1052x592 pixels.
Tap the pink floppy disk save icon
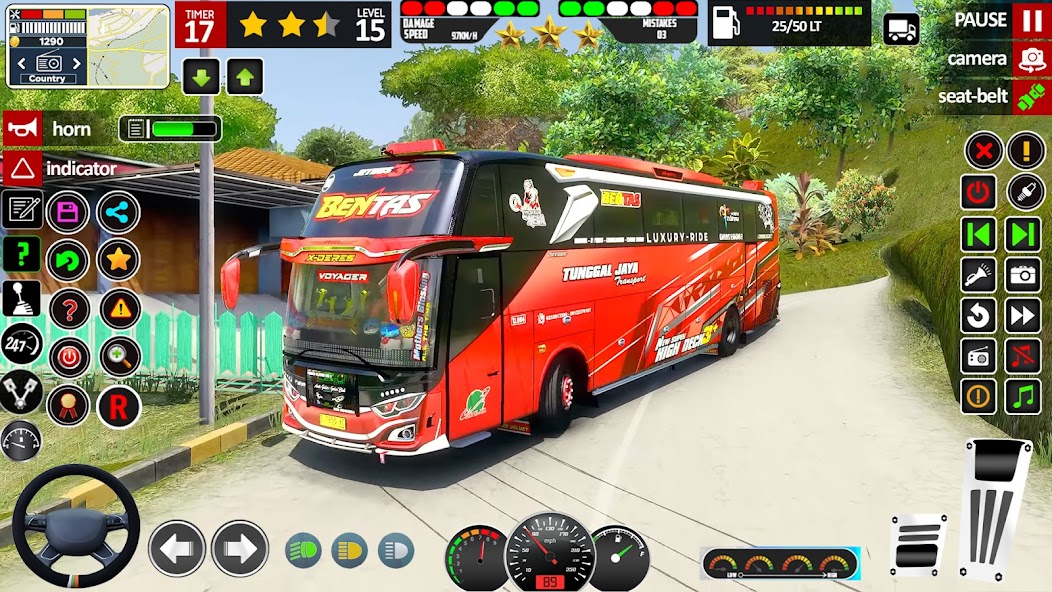tap(68, 212)
